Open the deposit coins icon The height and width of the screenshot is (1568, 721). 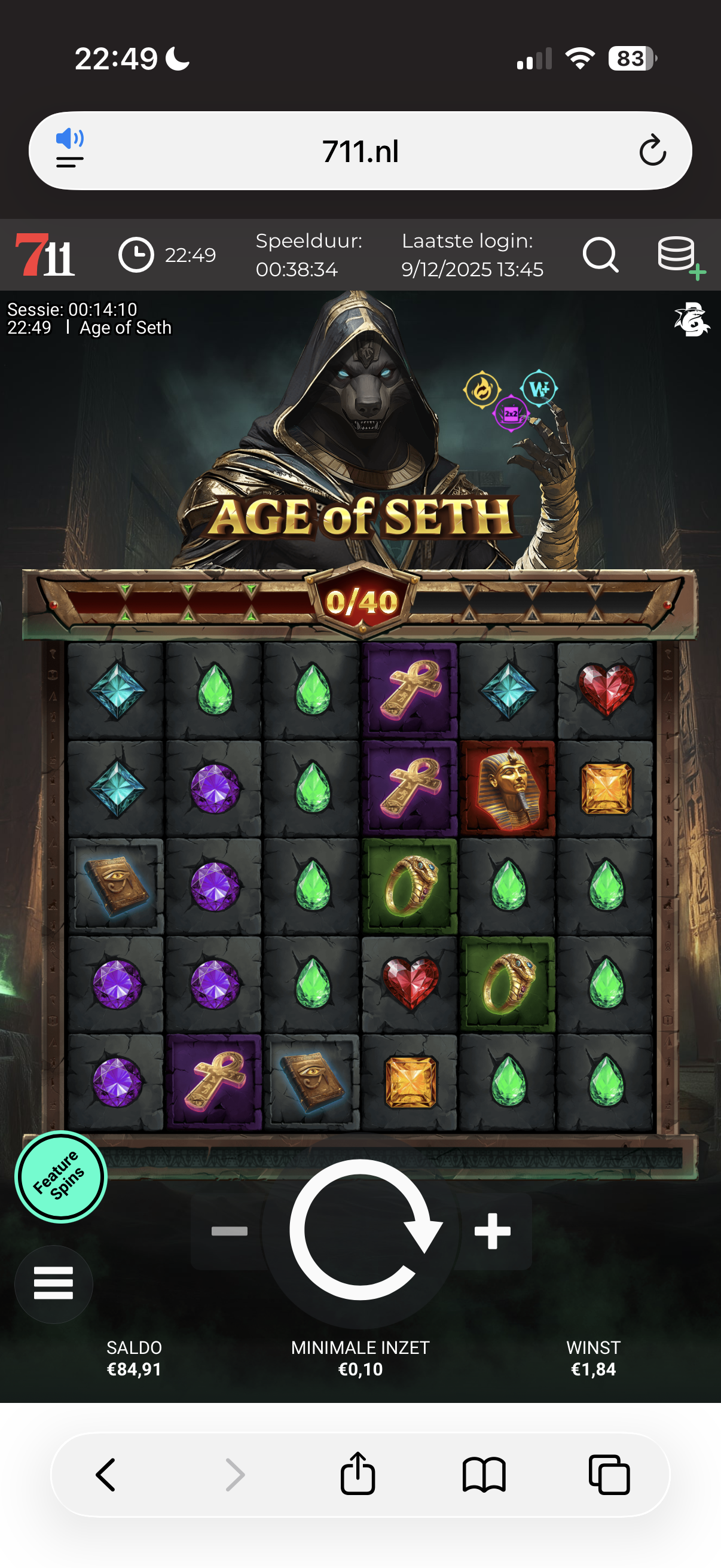pos(679,256)
